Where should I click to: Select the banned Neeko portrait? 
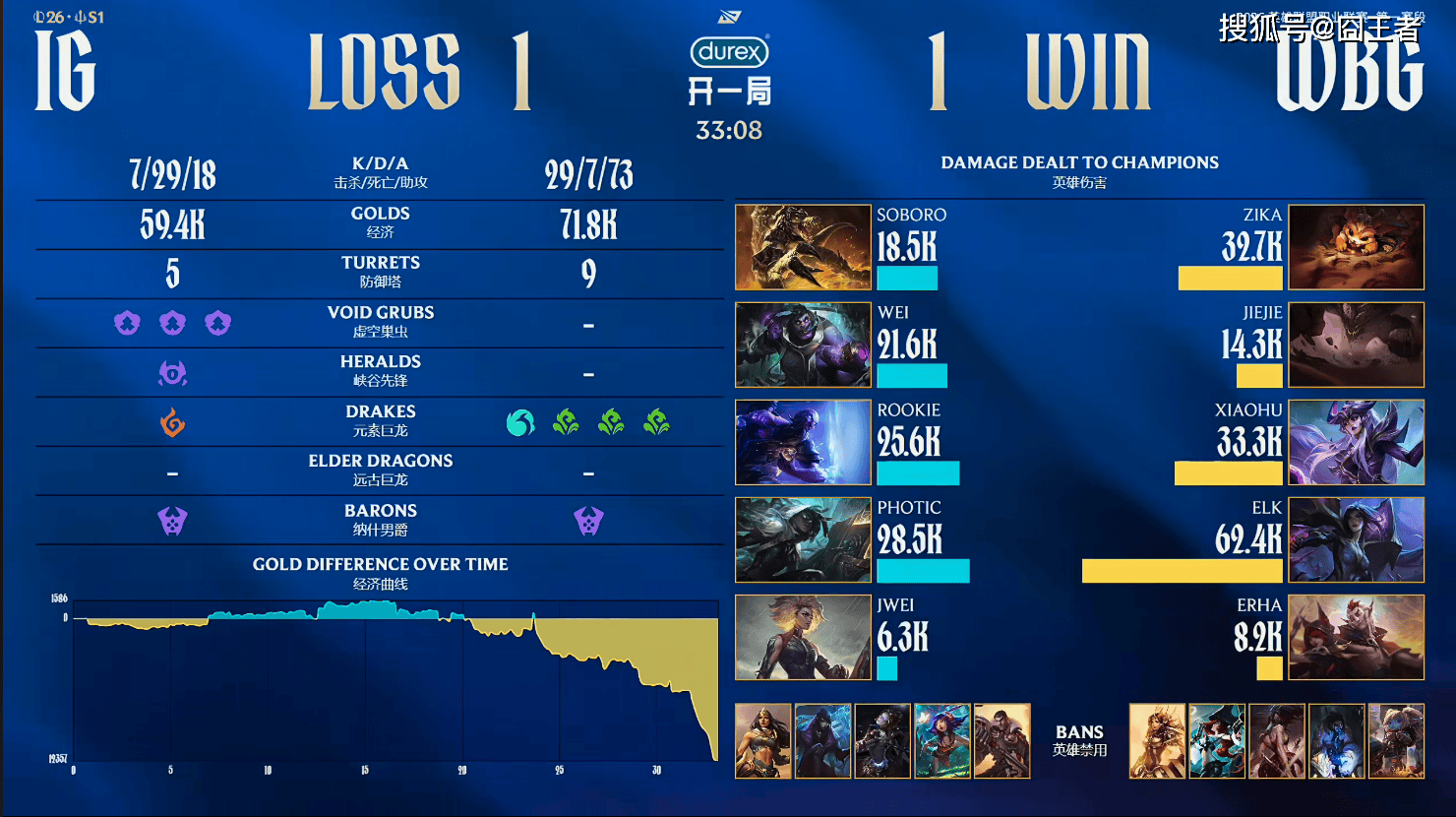pos(942,741)
